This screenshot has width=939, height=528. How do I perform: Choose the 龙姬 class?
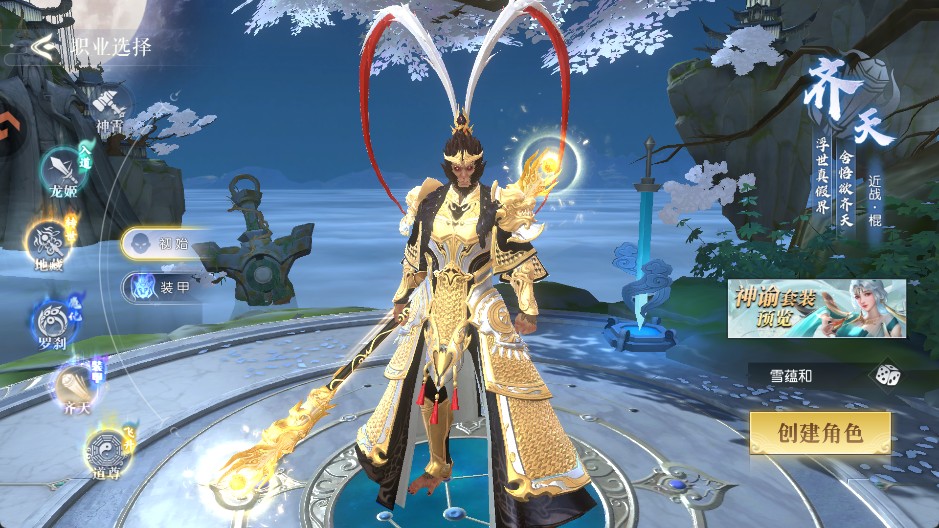click(x=61, y=171)
